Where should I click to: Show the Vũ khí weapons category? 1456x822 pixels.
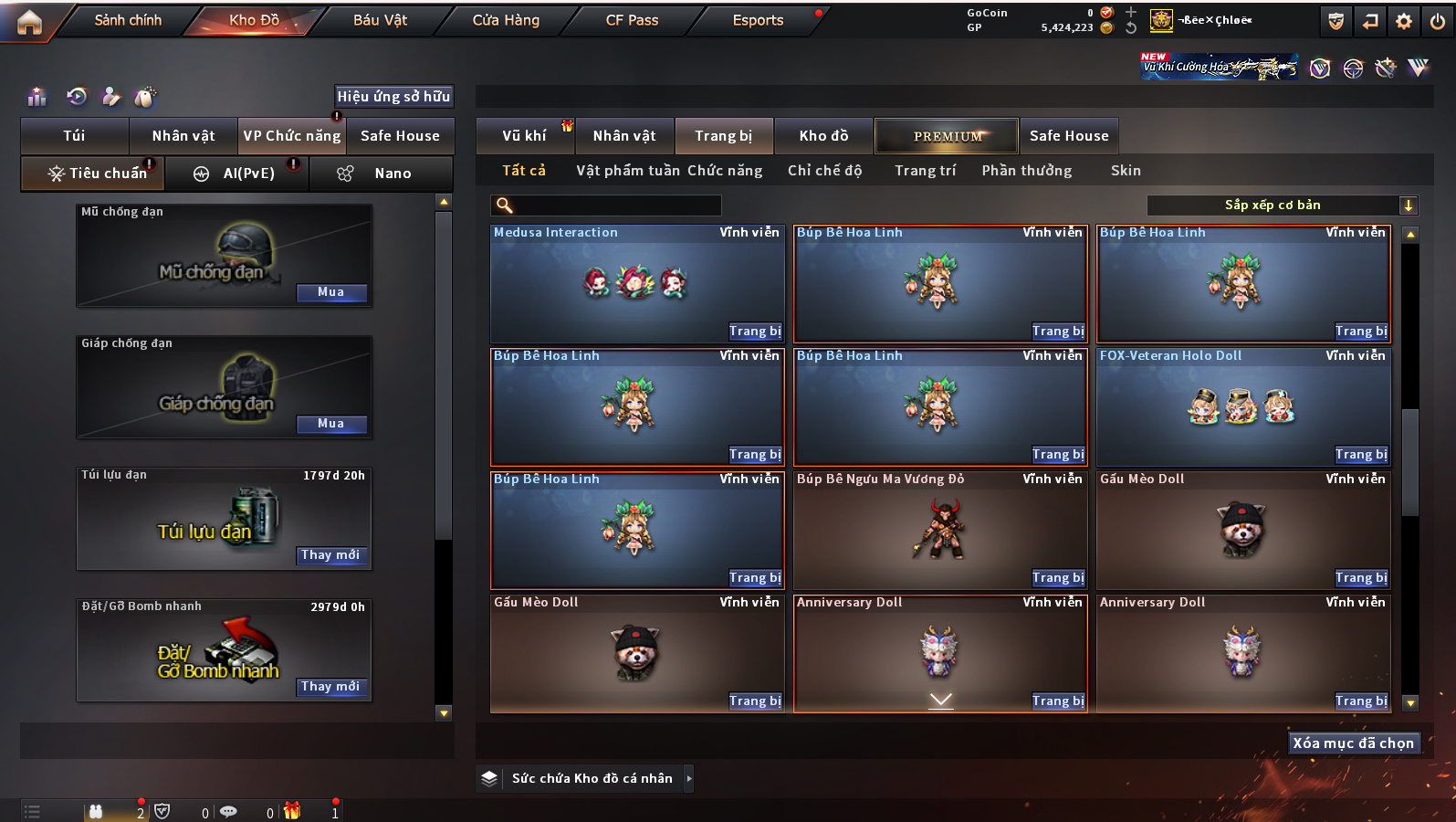tap(524, 136)
